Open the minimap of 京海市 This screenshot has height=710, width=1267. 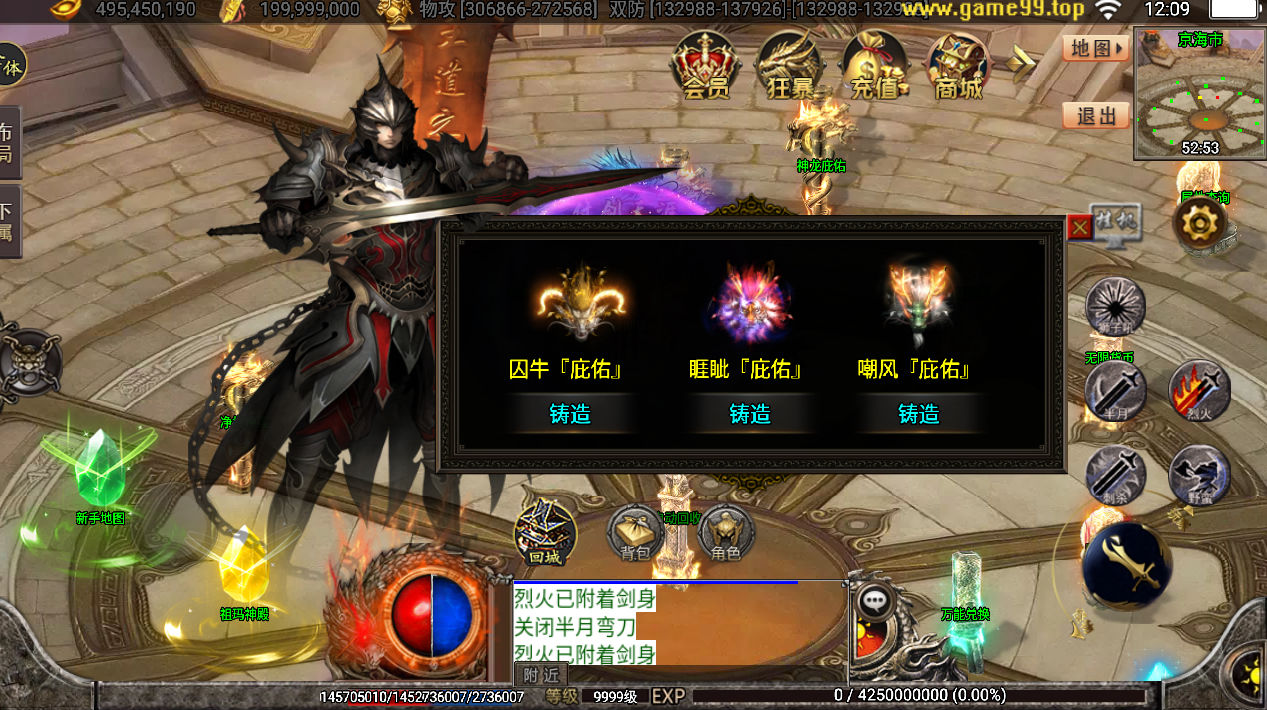click(x=1200, y=95)
